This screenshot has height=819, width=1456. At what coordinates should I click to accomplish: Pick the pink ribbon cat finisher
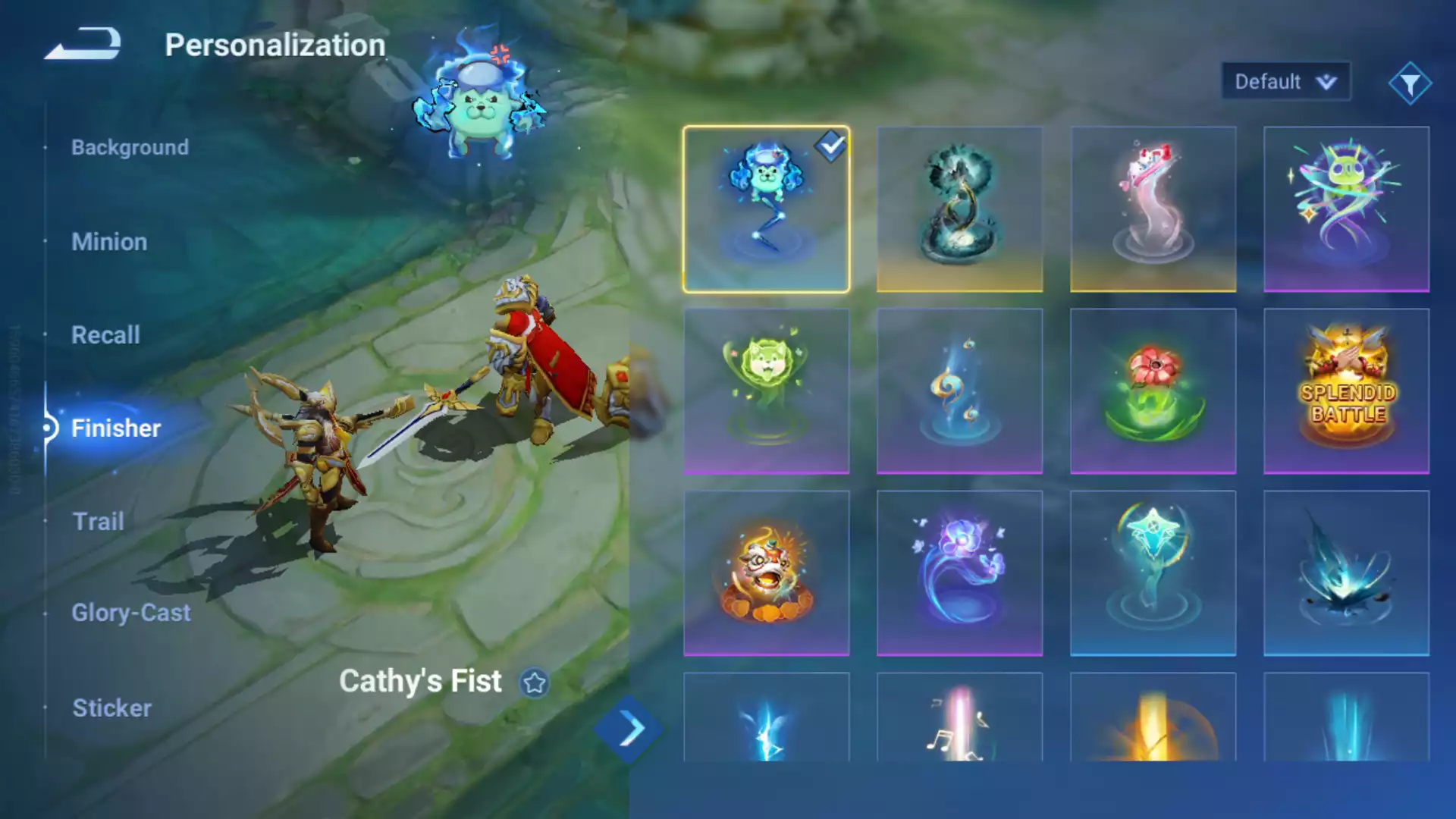1153,209
